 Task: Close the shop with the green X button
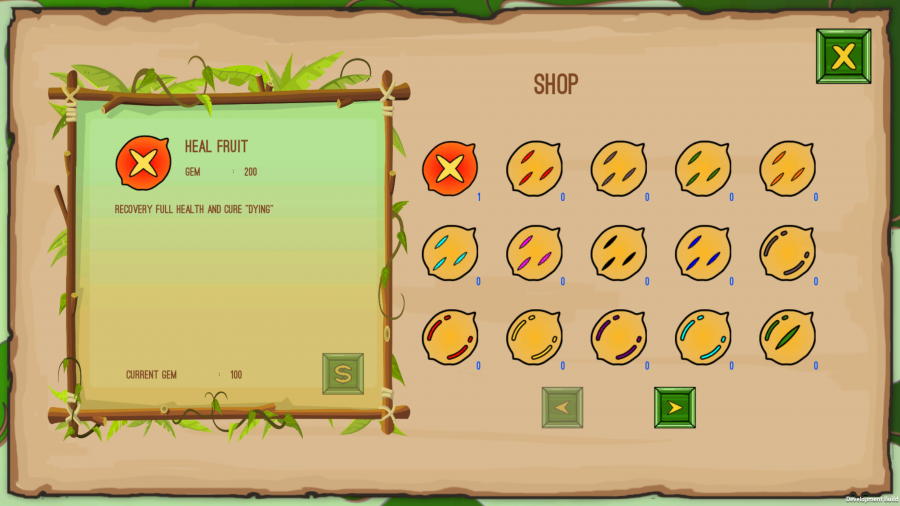click(x=843, y=56)
